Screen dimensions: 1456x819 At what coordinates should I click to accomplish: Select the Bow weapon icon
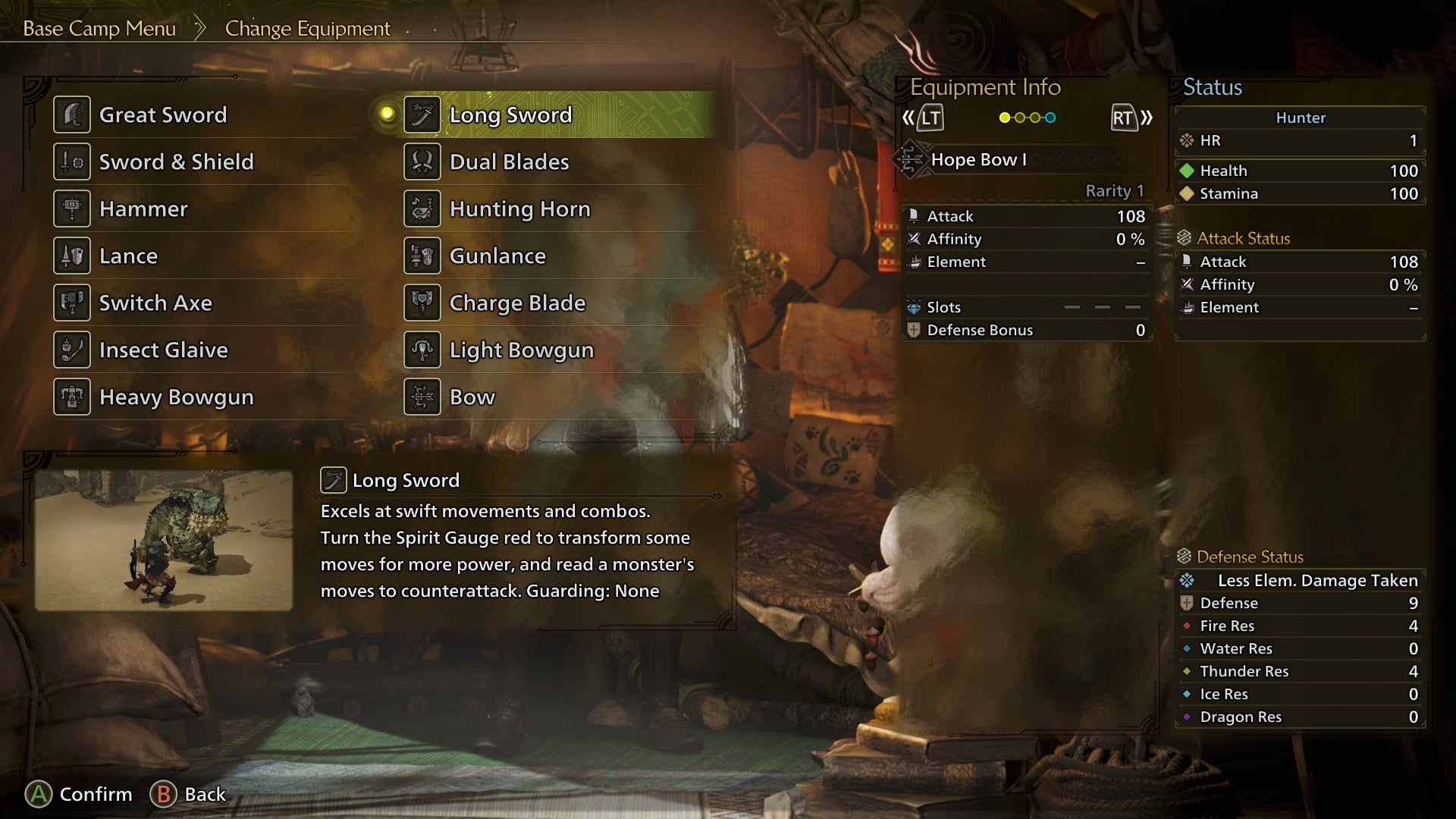coord(422,397)
